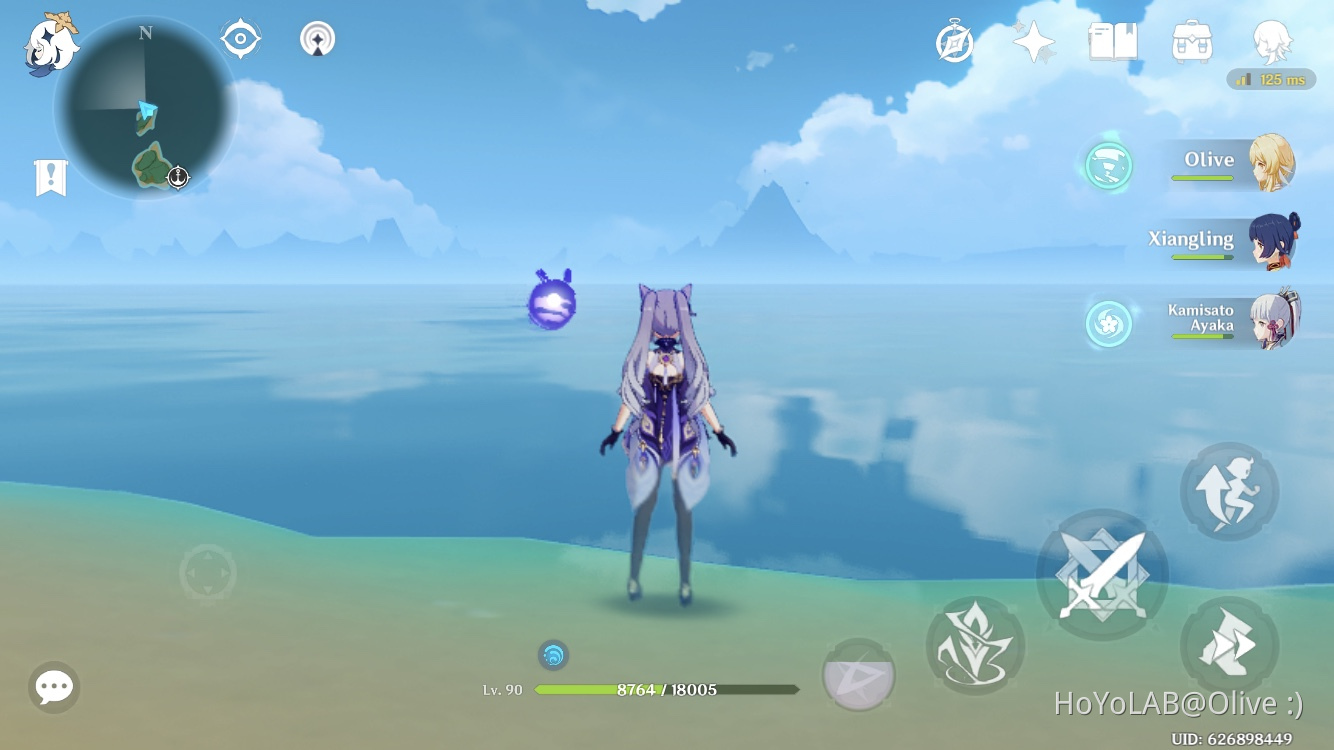Tap the exclamation event banner icon
The width and height of the screenshot is (1334, 750).
point(50,176)
